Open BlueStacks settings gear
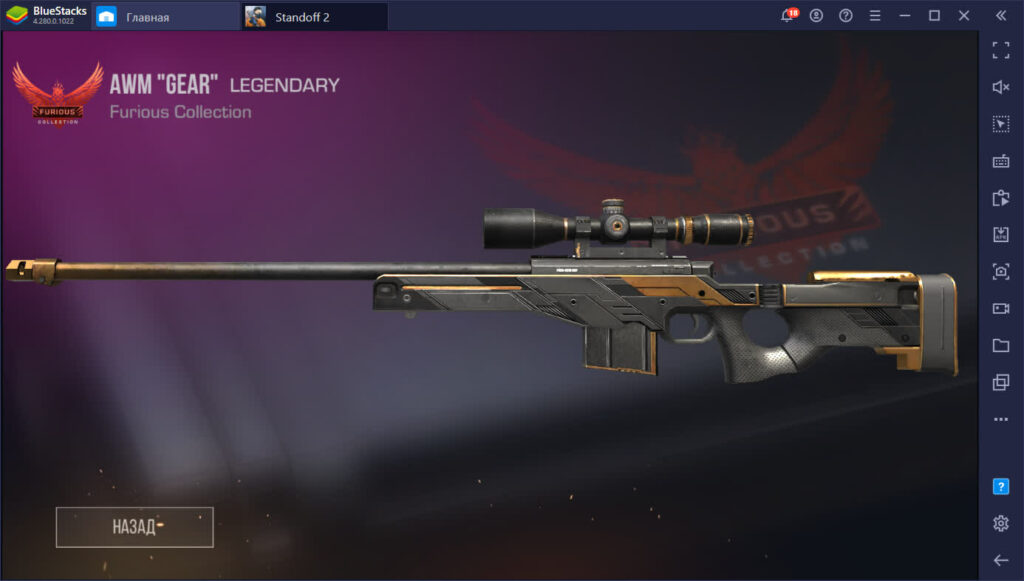 tap(1000, 523)
